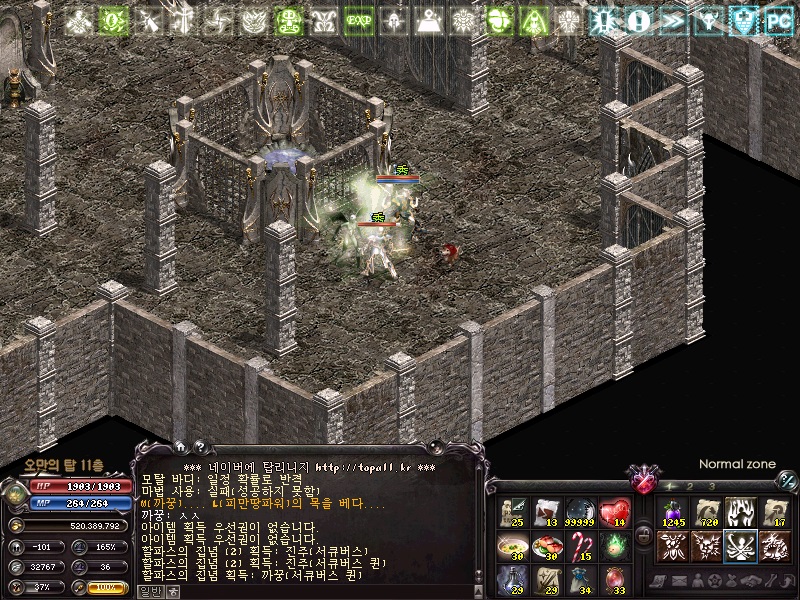800x600 pixels.
Task: Select the red heart item slot
Action: [x=614, y=513]
